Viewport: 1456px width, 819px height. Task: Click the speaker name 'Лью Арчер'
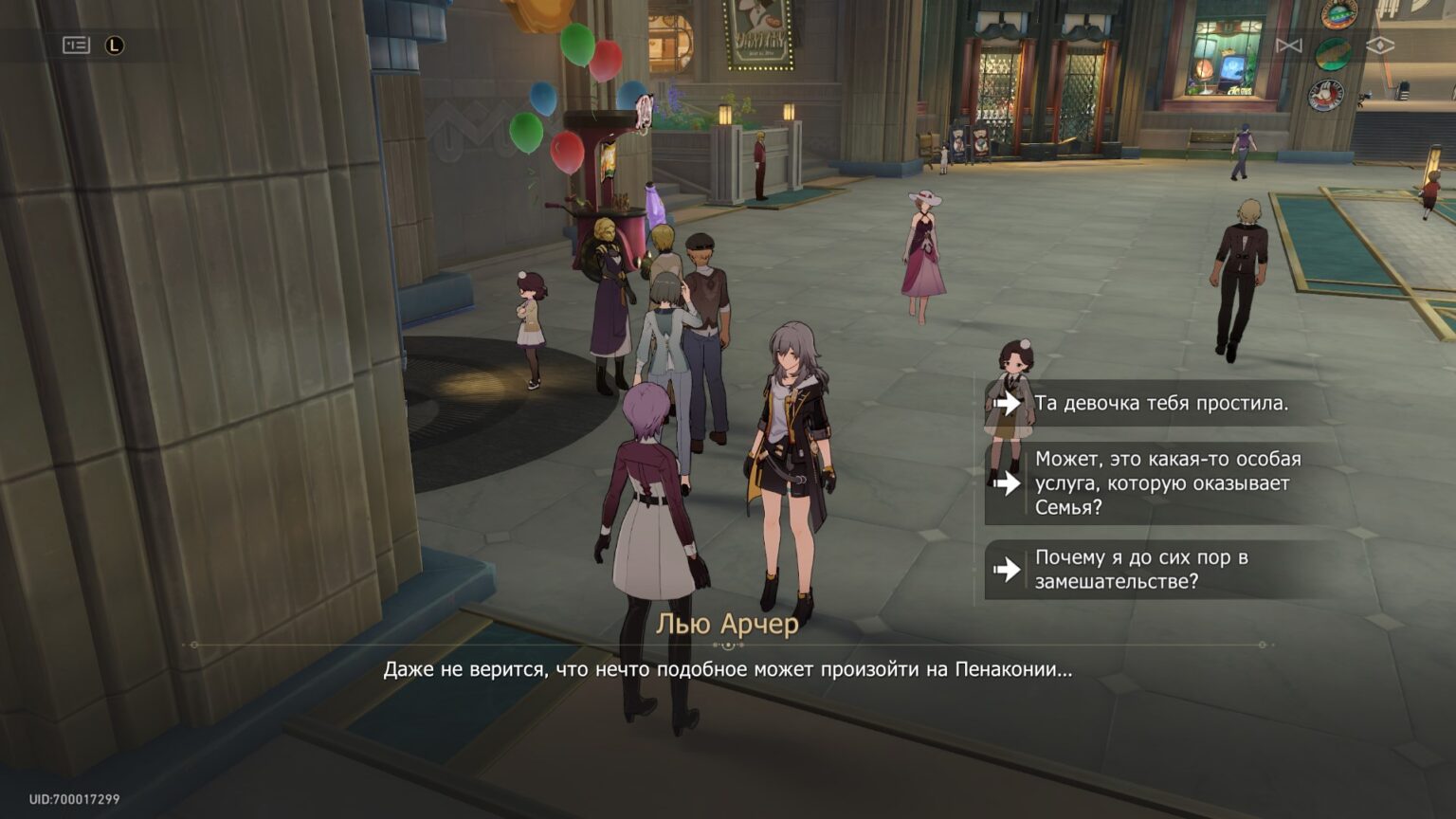point(728,625)
